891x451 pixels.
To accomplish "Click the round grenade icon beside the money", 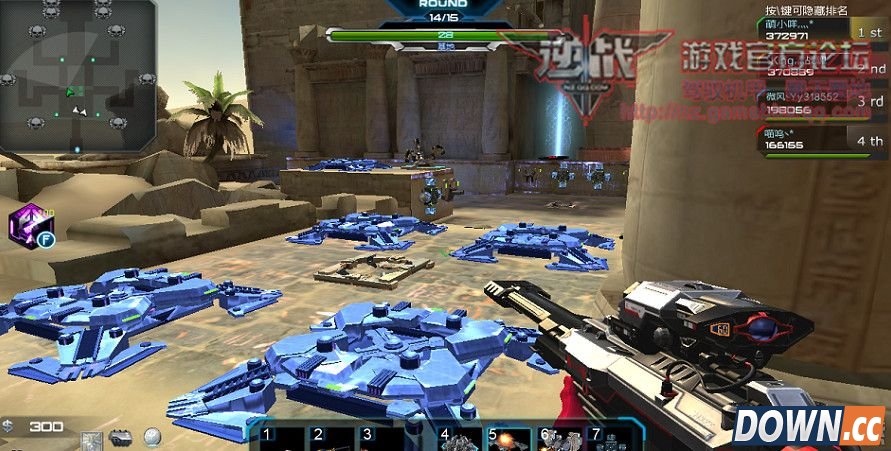I will click(x=152, y=437).
